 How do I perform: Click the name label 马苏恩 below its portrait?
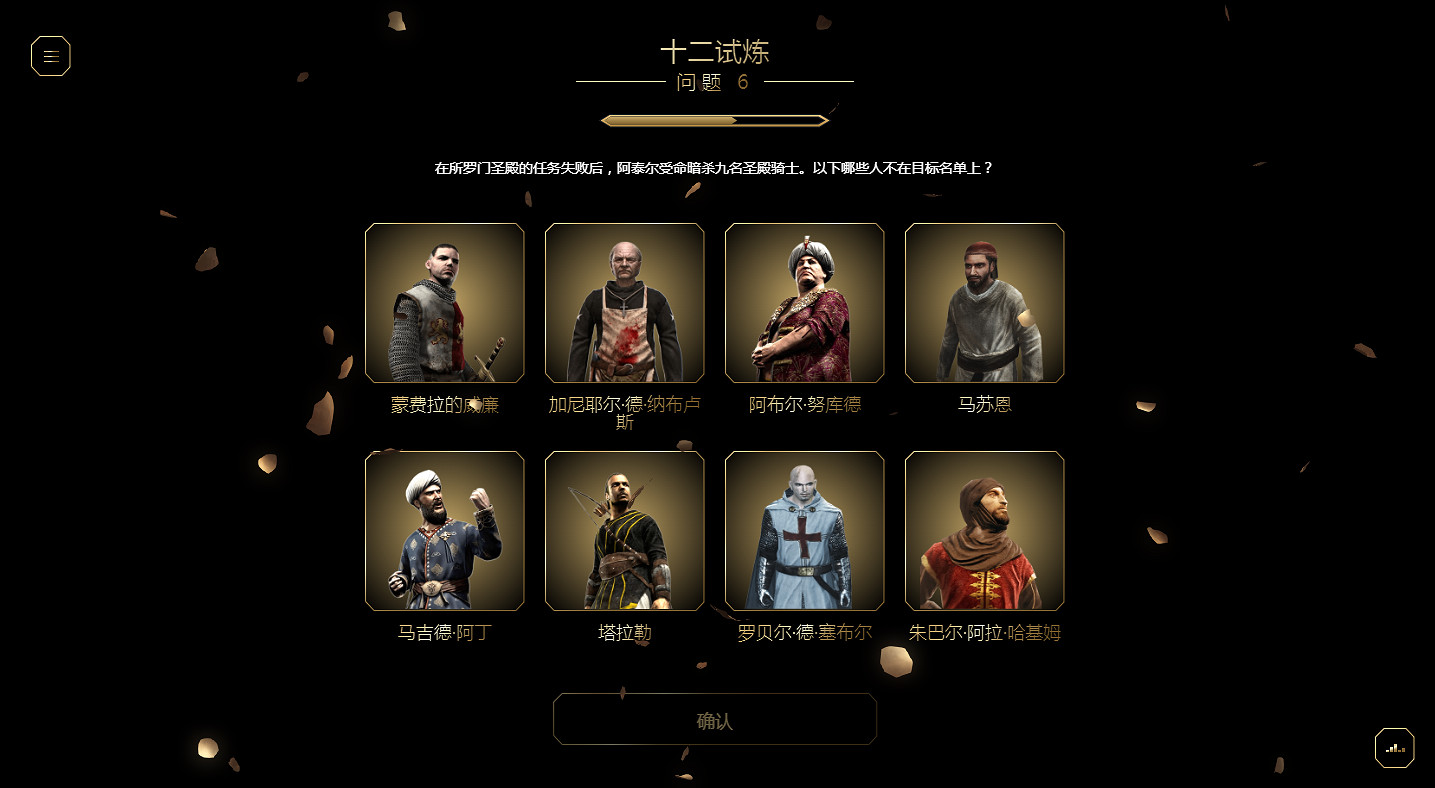(x=984, y=404)
